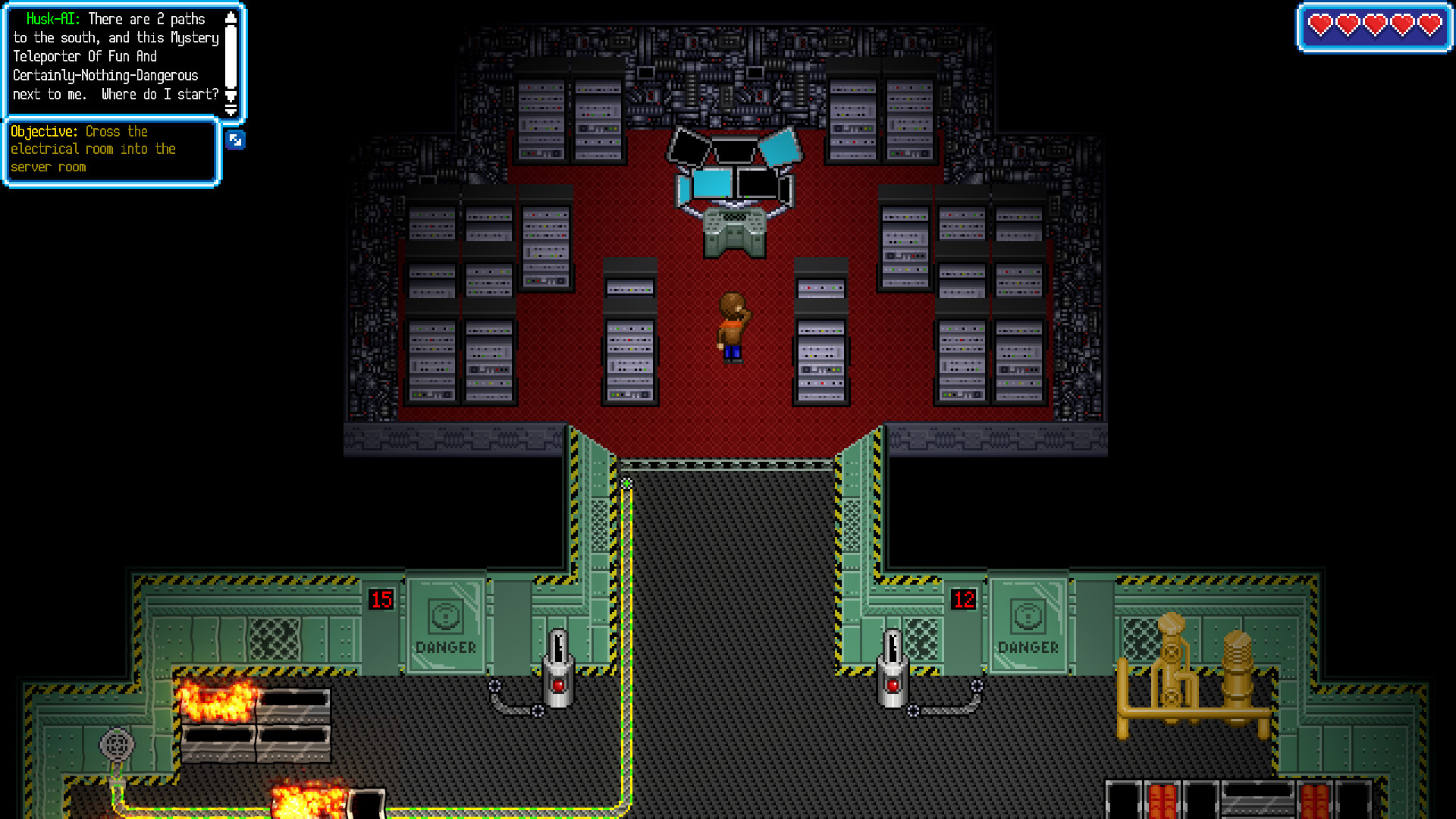Click the left capacitor with the red button
The width and height of the screenshot is (1456, 819).
pyautogui.click(x=559, y=667)
